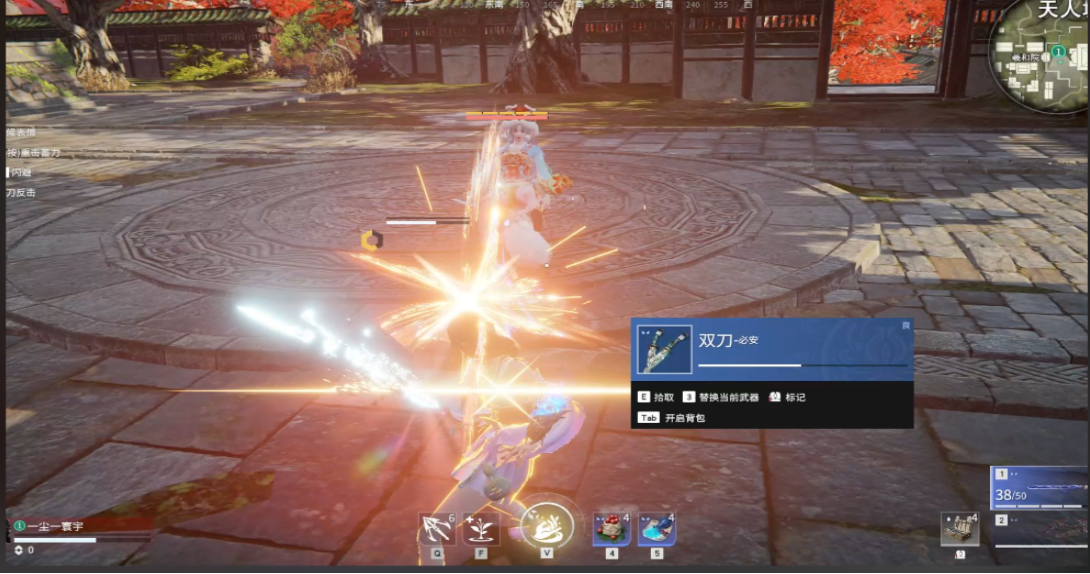Image resolution: width=1090 pixels, height=574 pixels.
Task: Select the grappling hook icon
Action: (437, 528)
